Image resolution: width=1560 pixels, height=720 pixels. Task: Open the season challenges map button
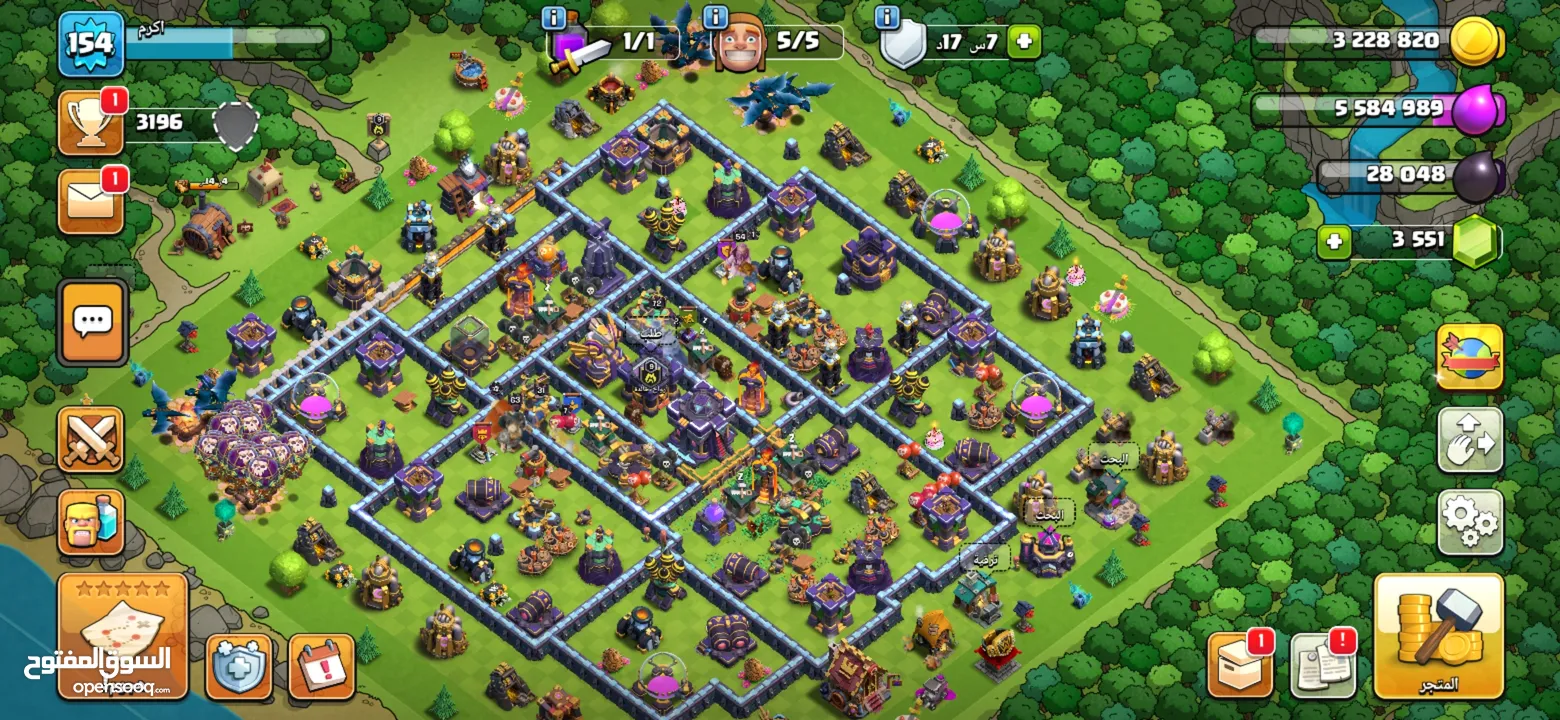point(122,635)
